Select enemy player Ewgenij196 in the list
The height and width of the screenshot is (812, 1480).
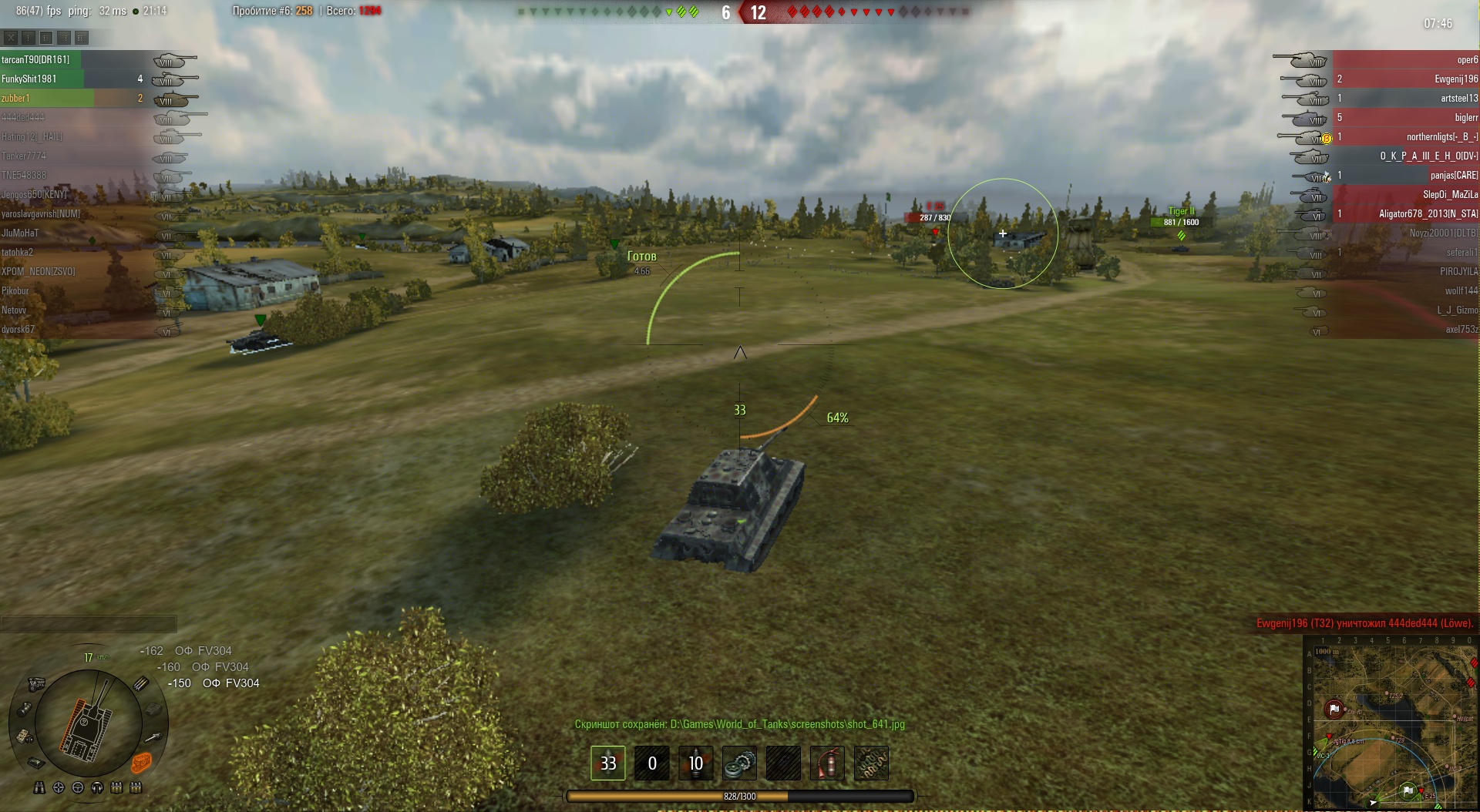(x=1456, y=79)
